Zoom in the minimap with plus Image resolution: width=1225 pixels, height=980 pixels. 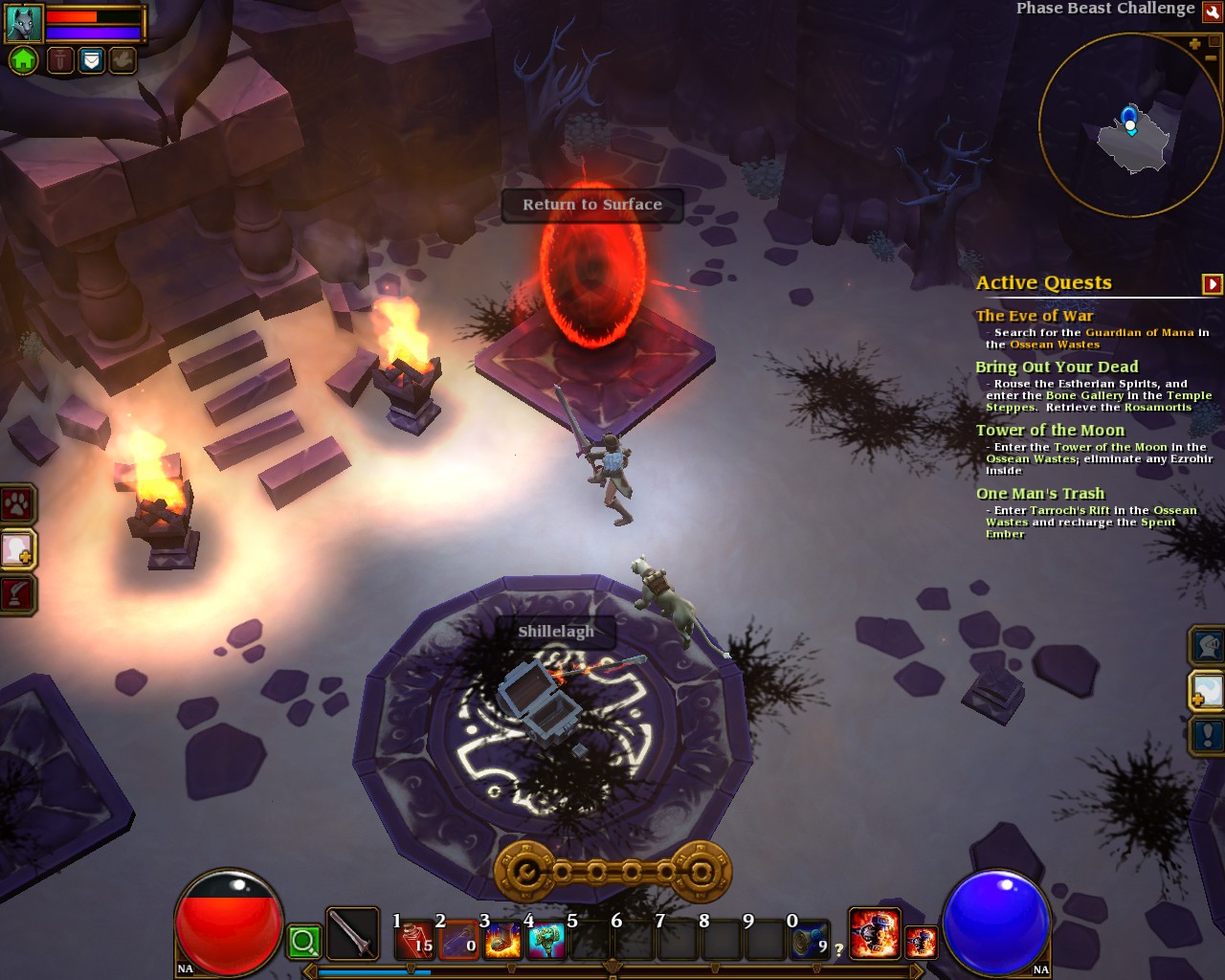point(1194,44)
